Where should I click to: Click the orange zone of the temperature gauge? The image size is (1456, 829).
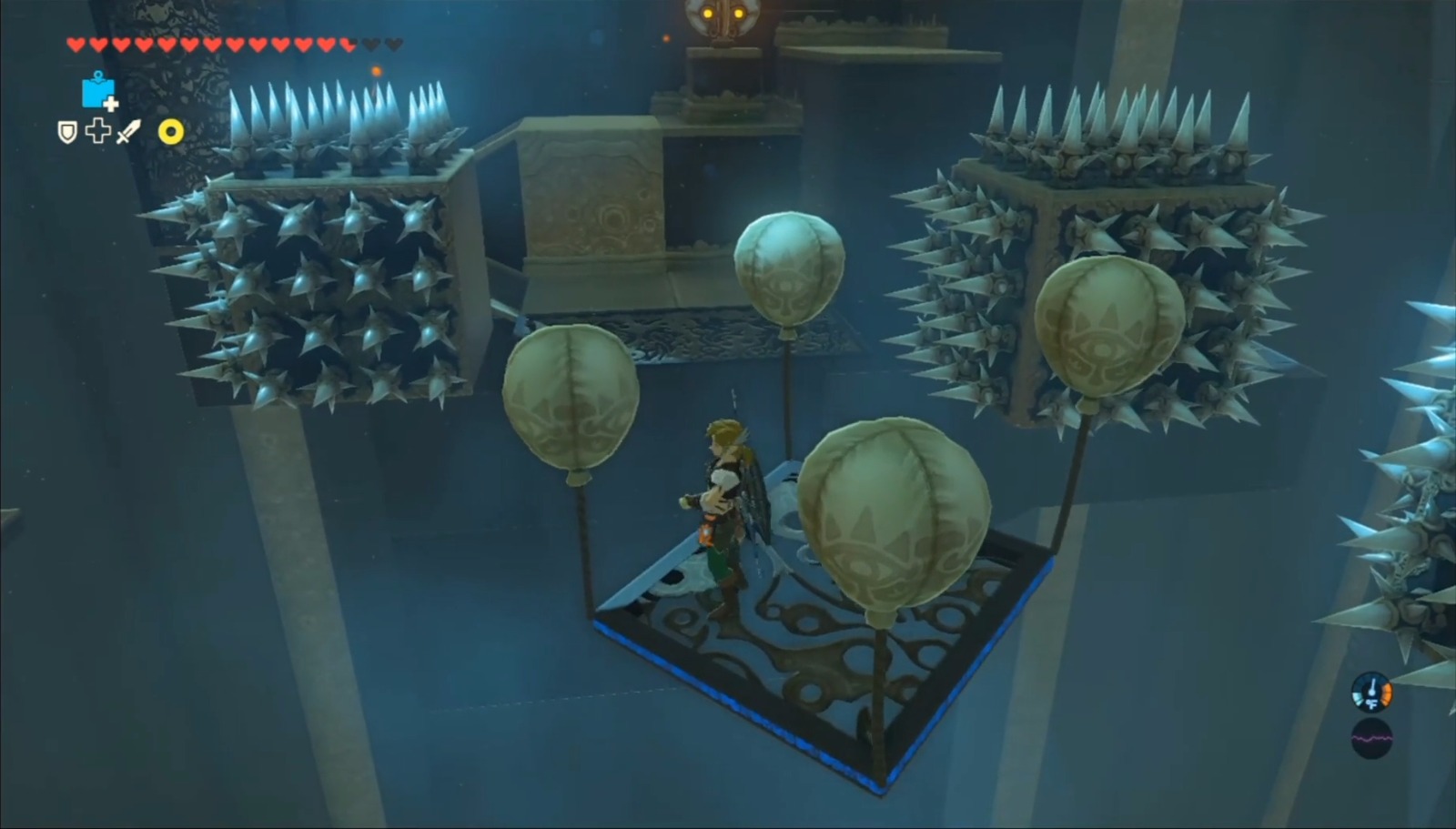click(x=1387, y=694)
